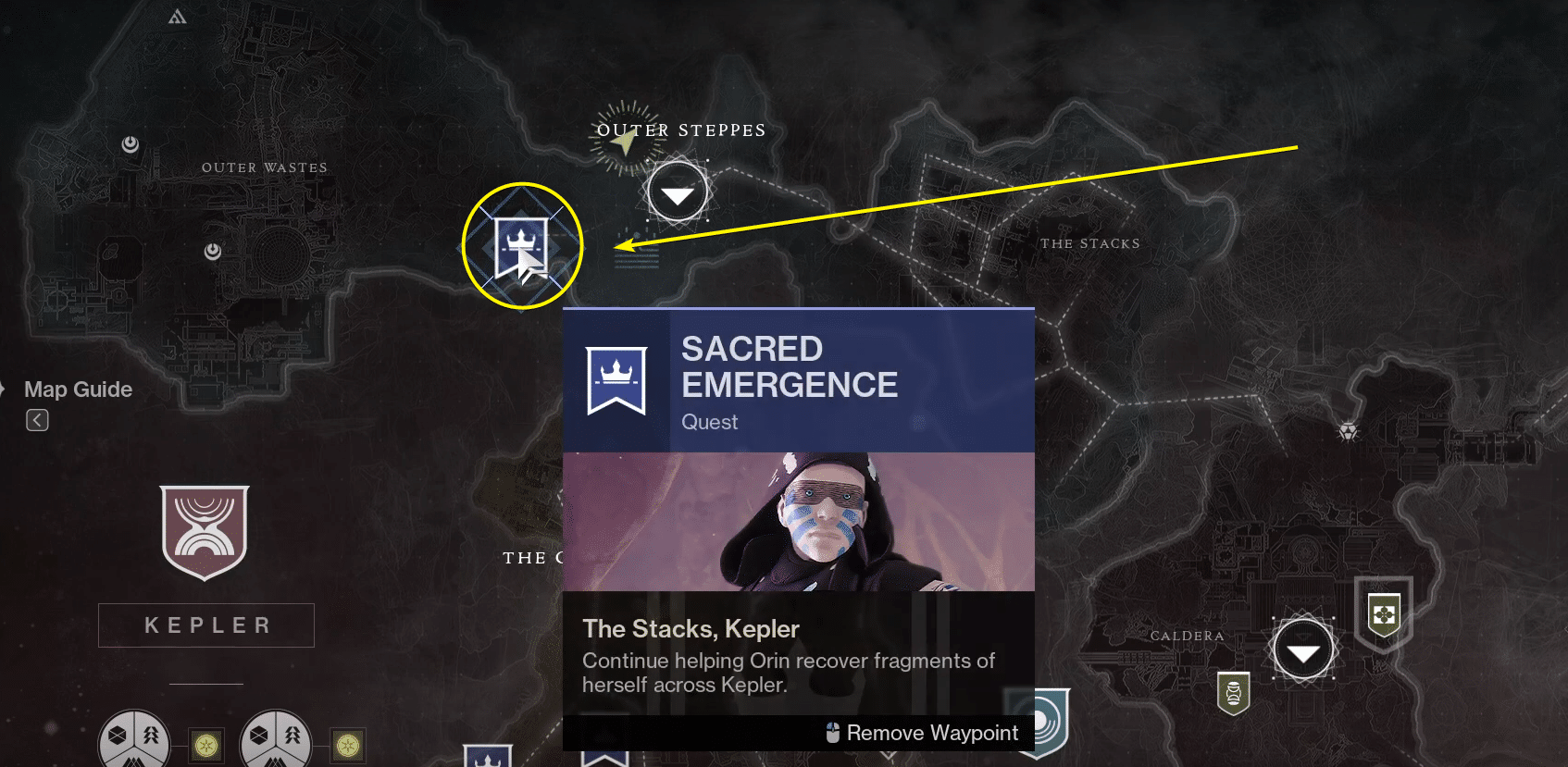Click the quest banner icon on the tooltip card

coord(616,379)
